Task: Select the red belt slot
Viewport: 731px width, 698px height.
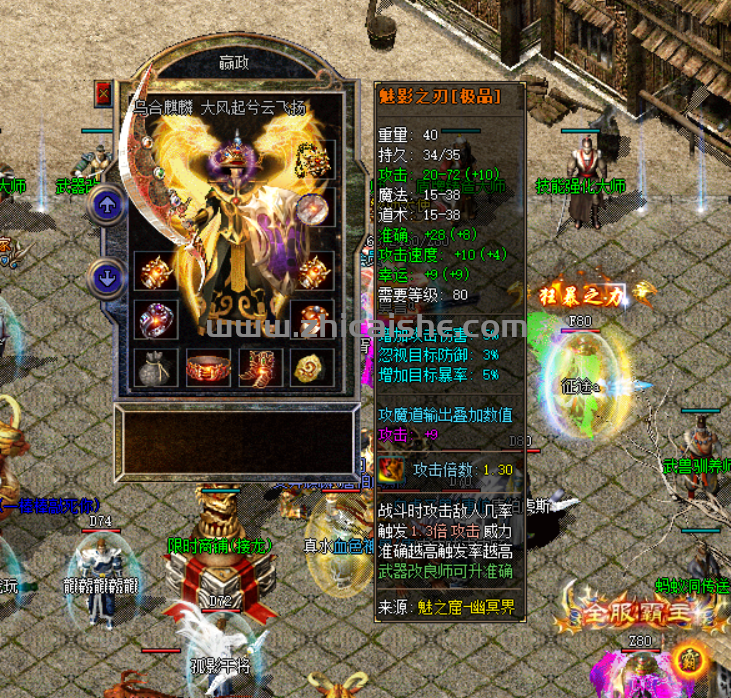Action: 208,367
